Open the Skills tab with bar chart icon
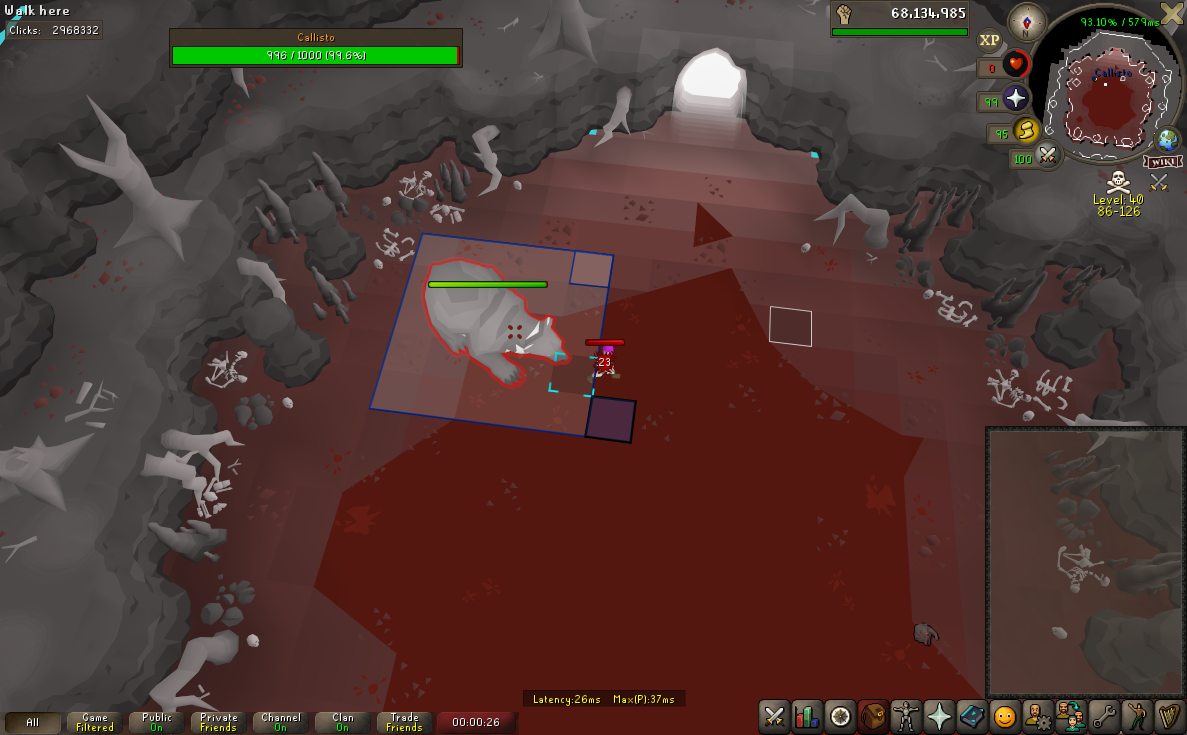 807,716
